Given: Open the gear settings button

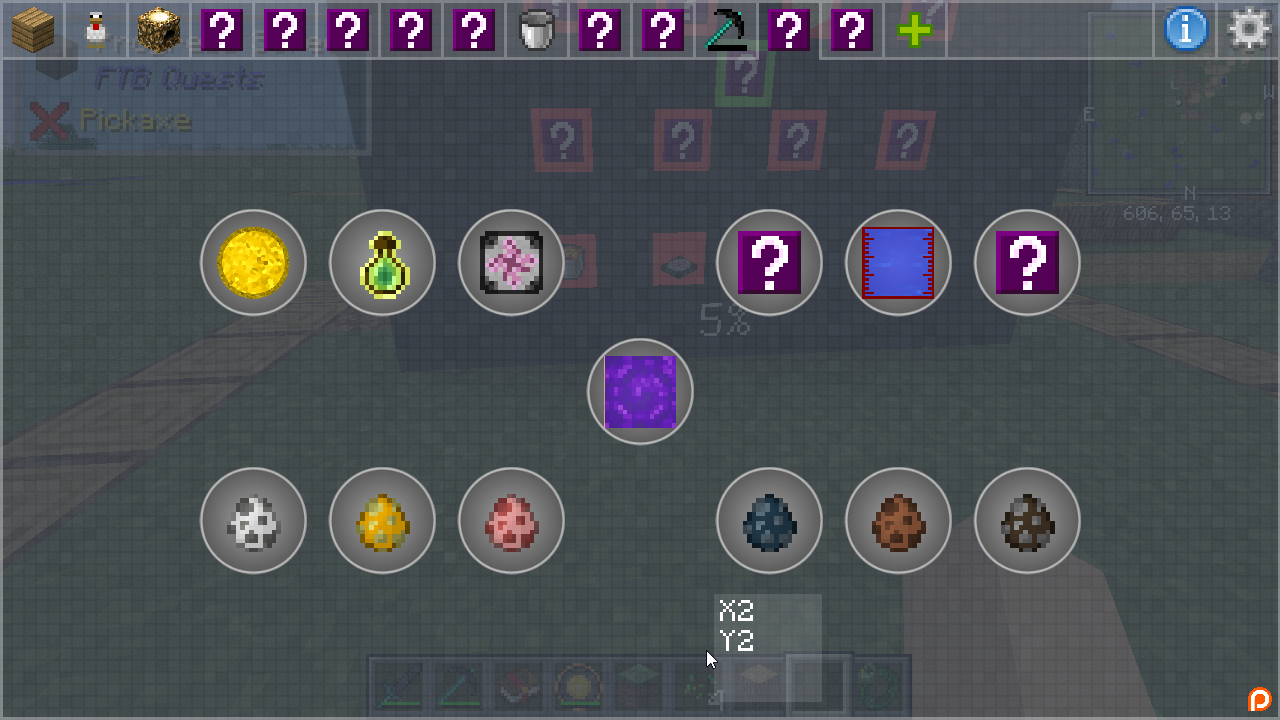Looking at the screenshot, I should 1249,30.
